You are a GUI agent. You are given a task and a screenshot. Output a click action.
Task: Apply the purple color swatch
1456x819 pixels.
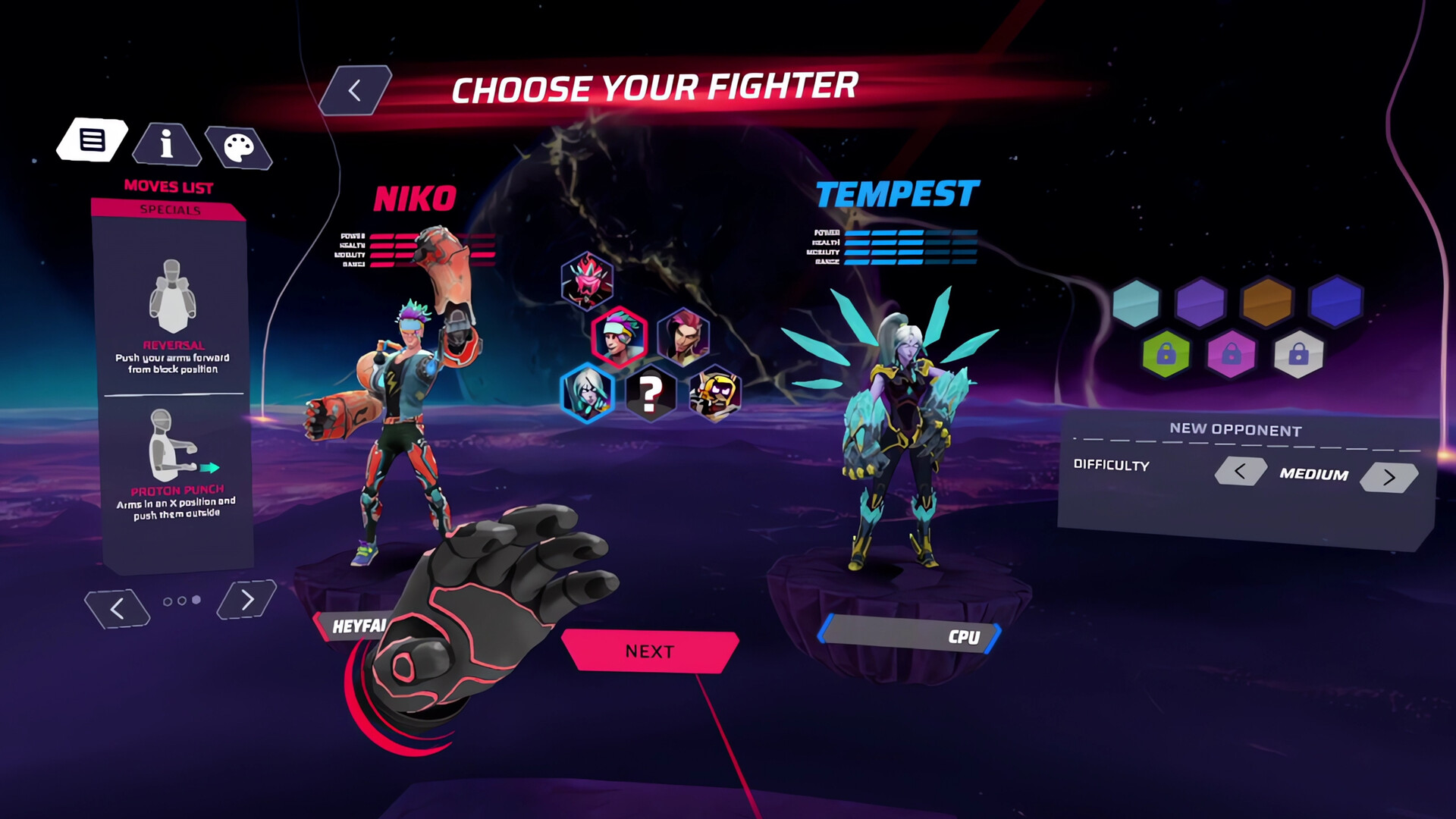1200,303
